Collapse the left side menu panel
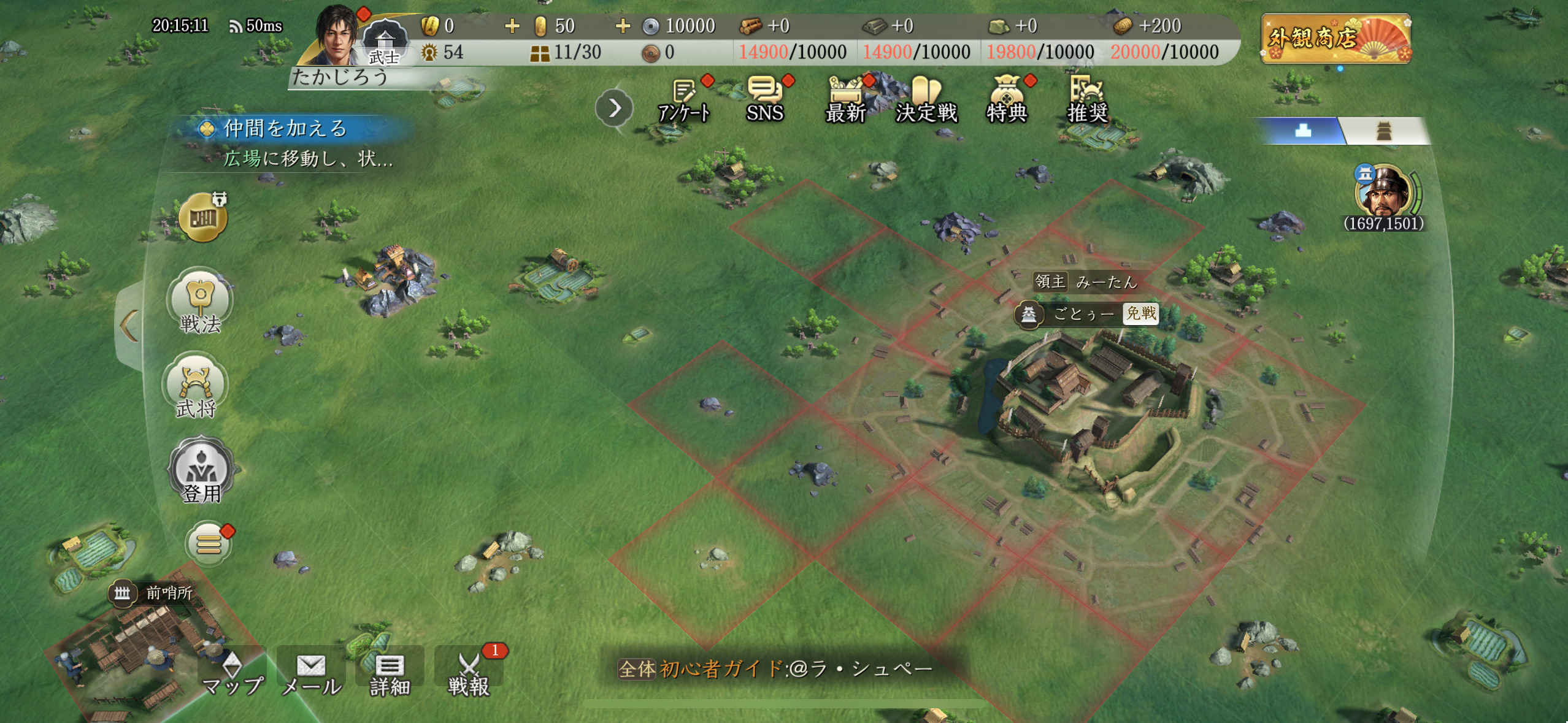Viewport: 1568px width, 723px height. point(129,325)
